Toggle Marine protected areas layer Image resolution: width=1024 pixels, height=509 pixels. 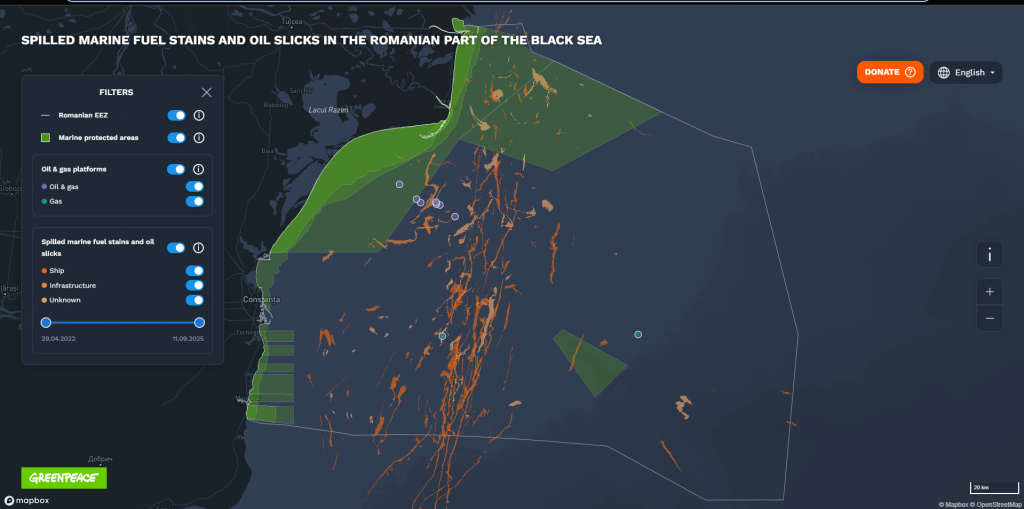point(176,138)
